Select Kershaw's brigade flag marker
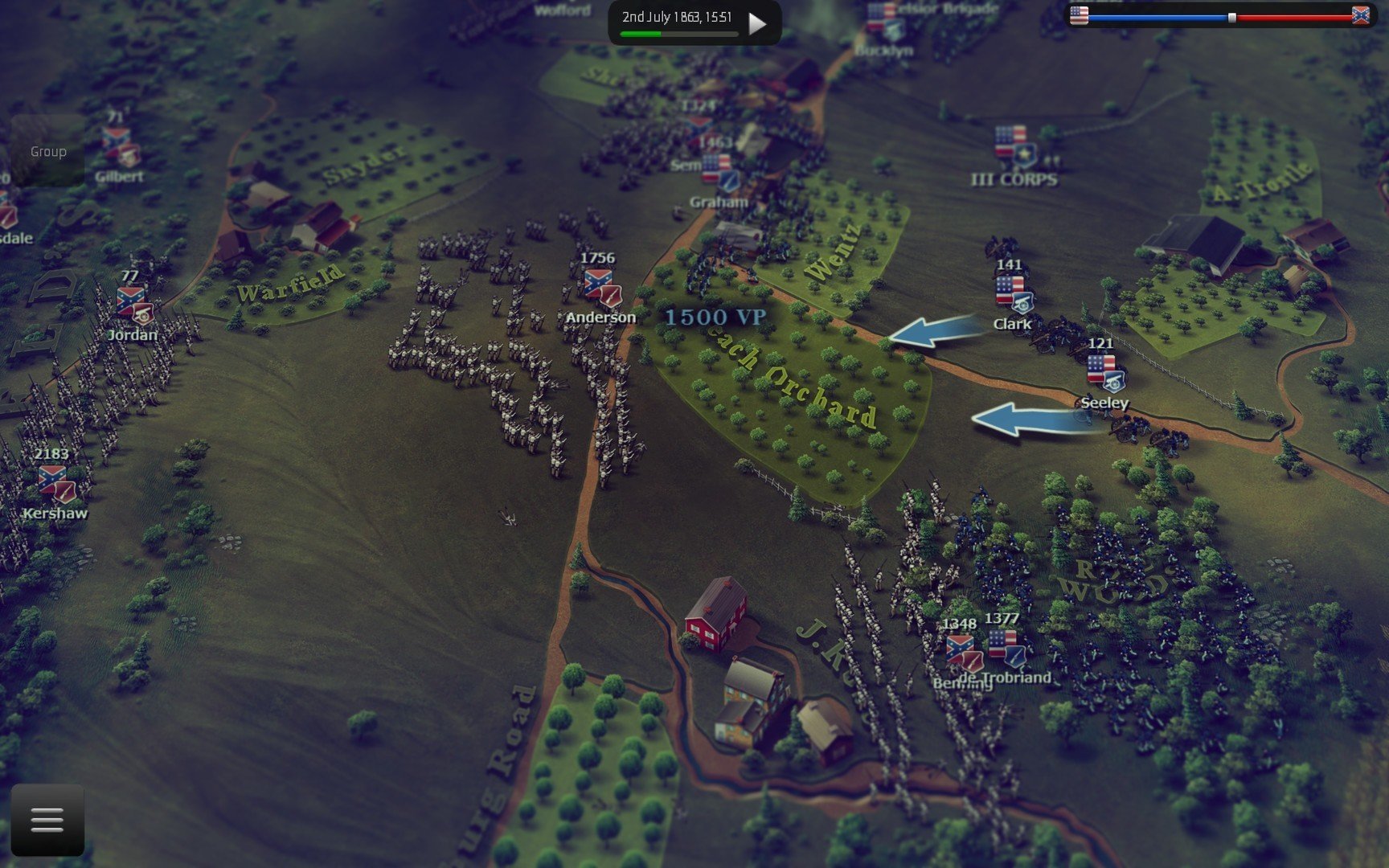The image size is (1389, 868). [x=56, y=484]
